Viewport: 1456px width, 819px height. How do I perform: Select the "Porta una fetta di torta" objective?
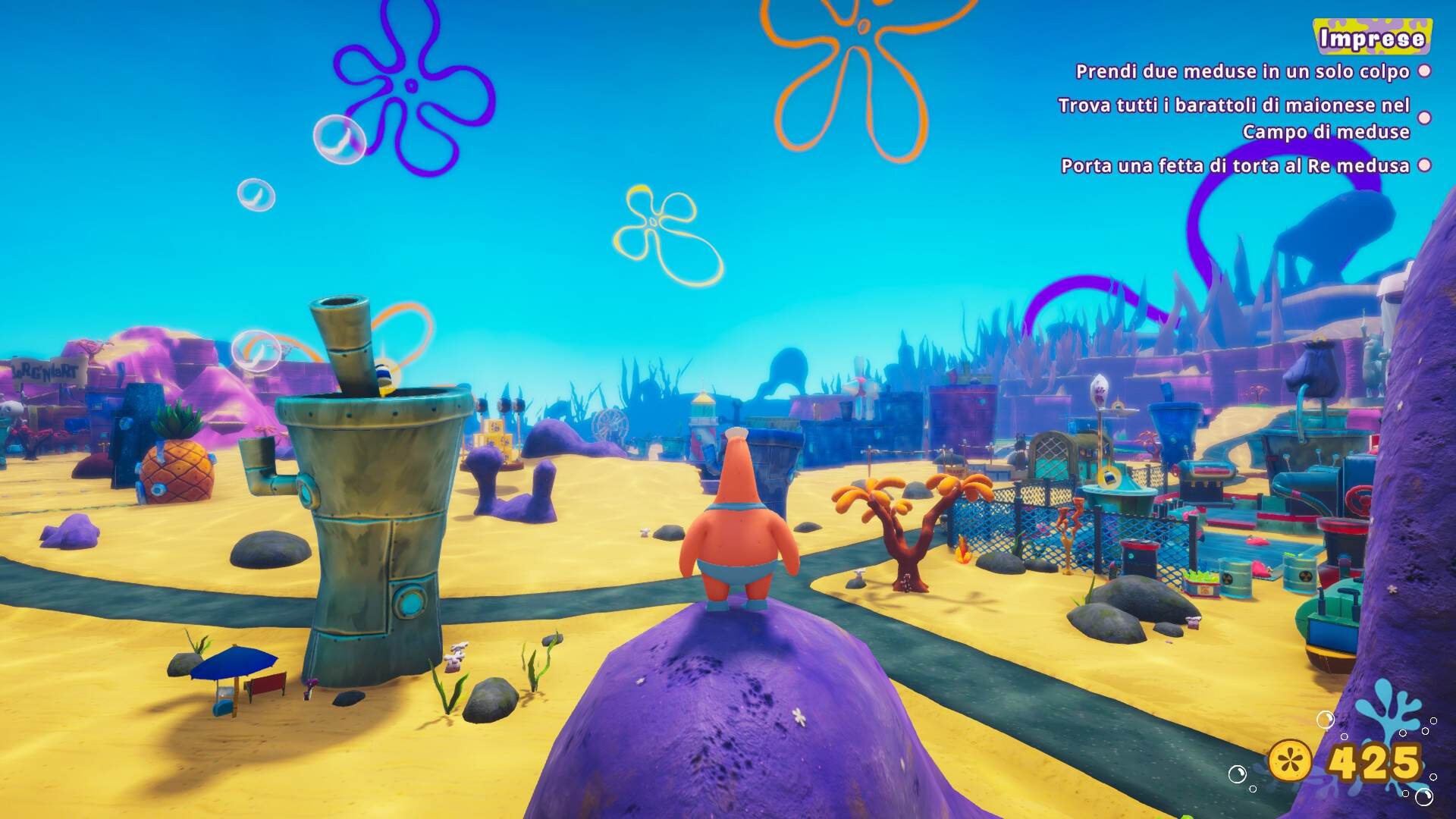(1235, 166)
